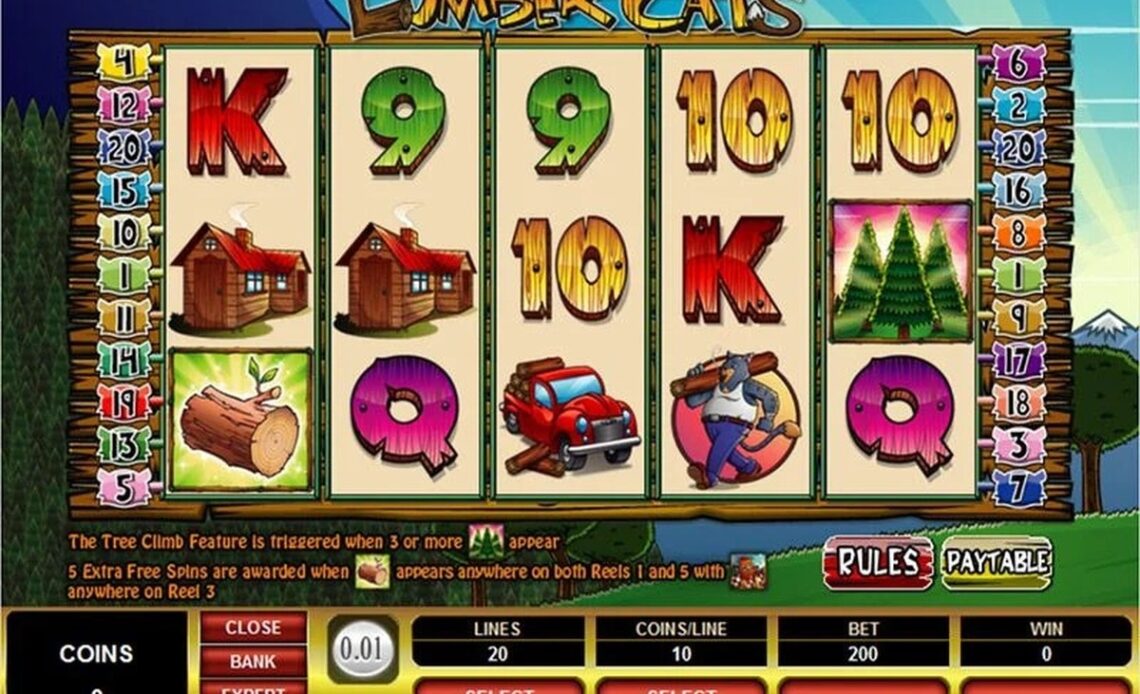The image size is (1140, 694).
Task: Open the Rules screen
Action: (x=877, y=562)
